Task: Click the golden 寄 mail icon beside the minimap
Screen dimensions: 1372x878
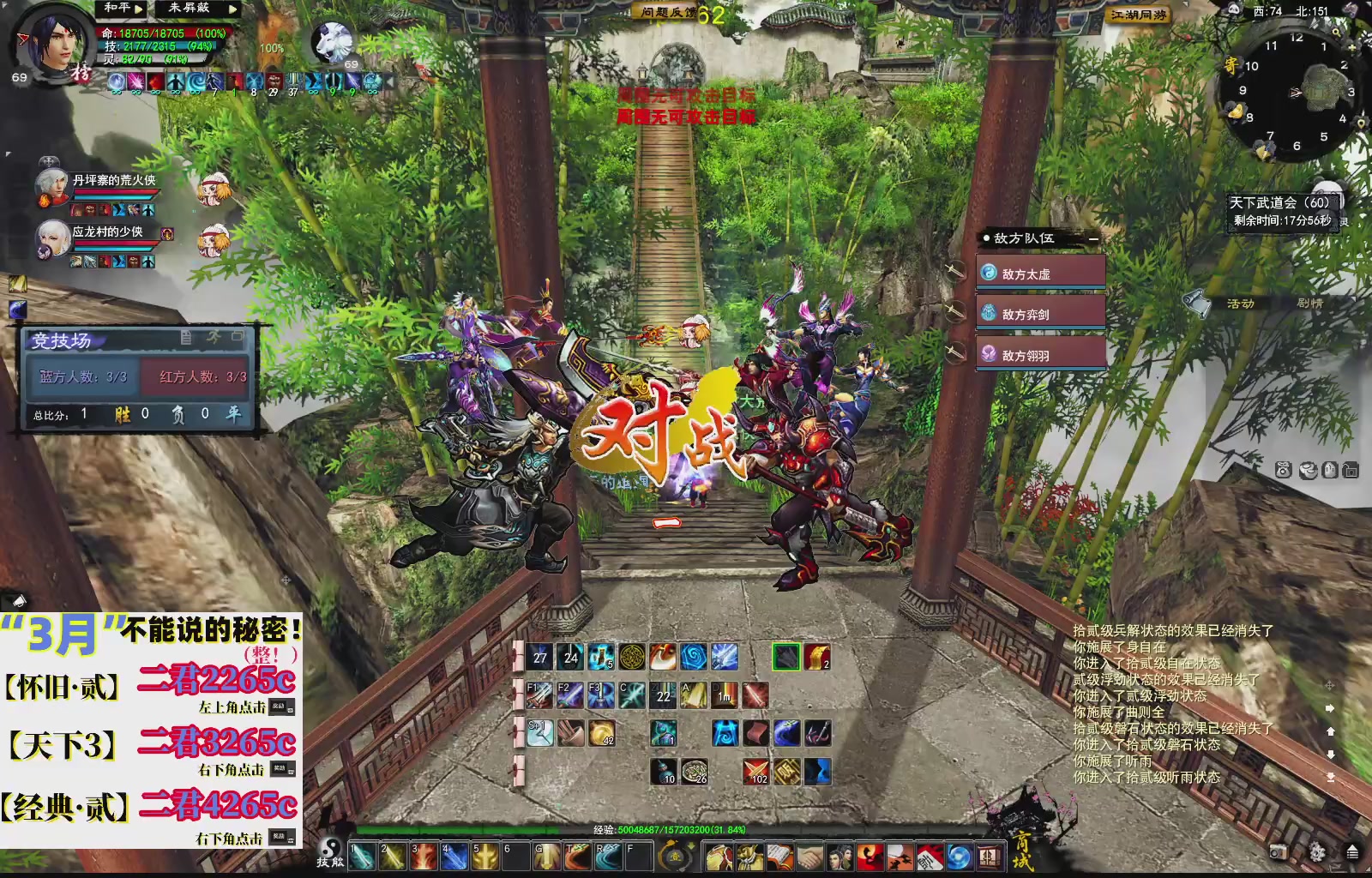Action: [1232, 64]
